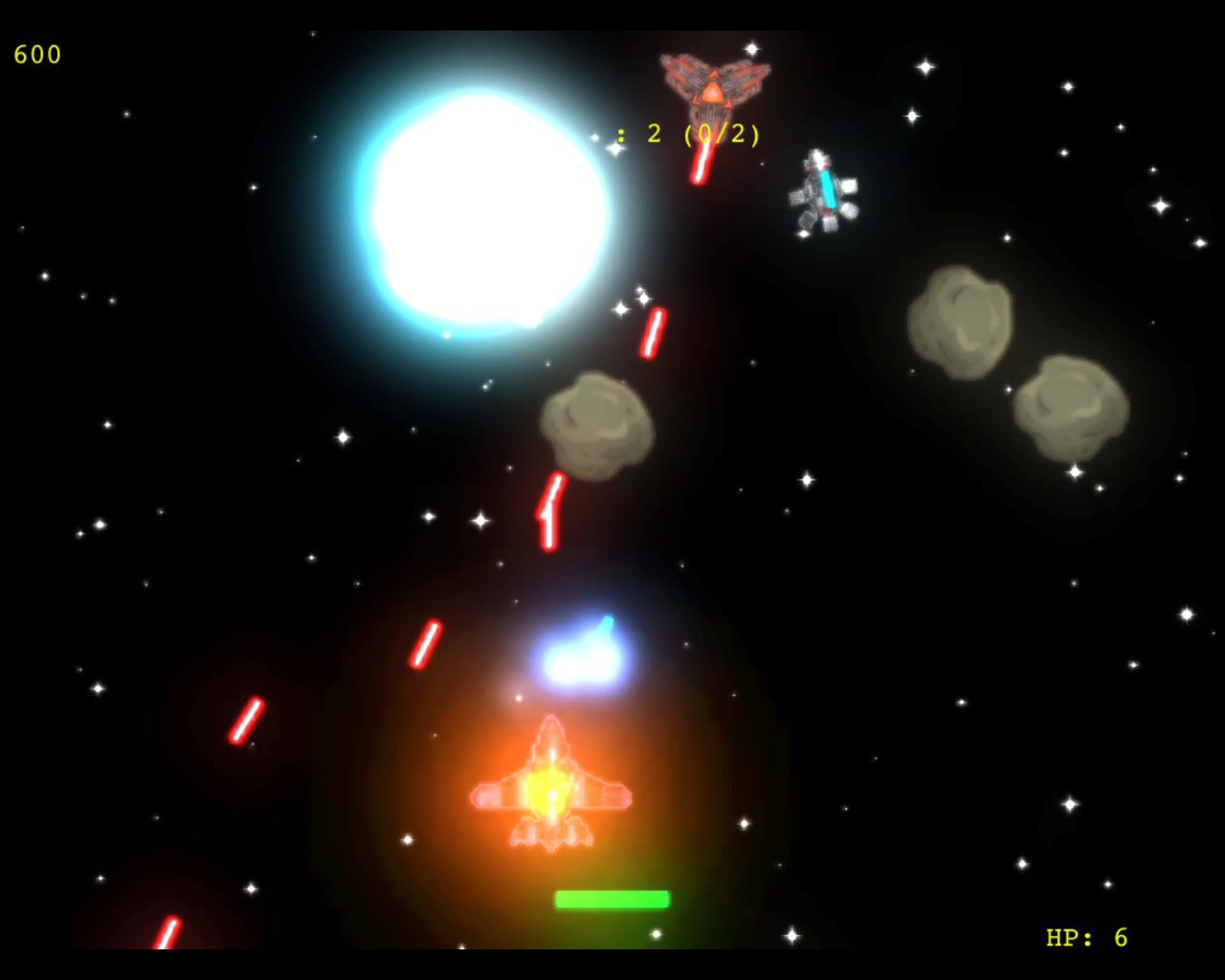The height and width of the screenshot is (980, 1225).
Task: Click the red laser near the middle asteroid
Action: tap(652, 330)
